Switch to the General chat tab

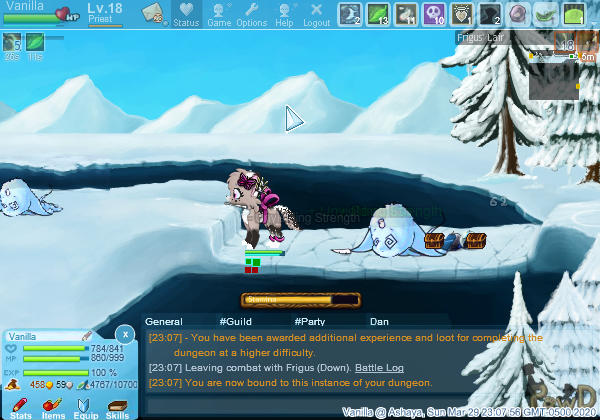pyautogui.click(x=164, y=321)
